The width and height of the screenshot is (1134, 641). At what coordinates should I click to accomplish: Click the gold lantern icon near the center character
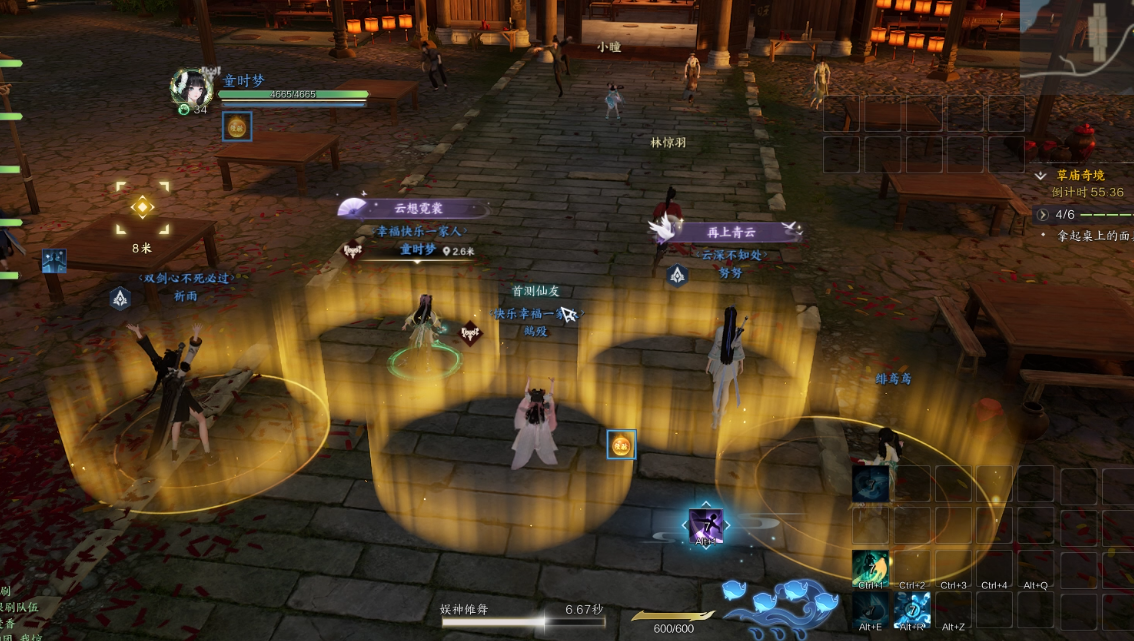click(621, 444)
